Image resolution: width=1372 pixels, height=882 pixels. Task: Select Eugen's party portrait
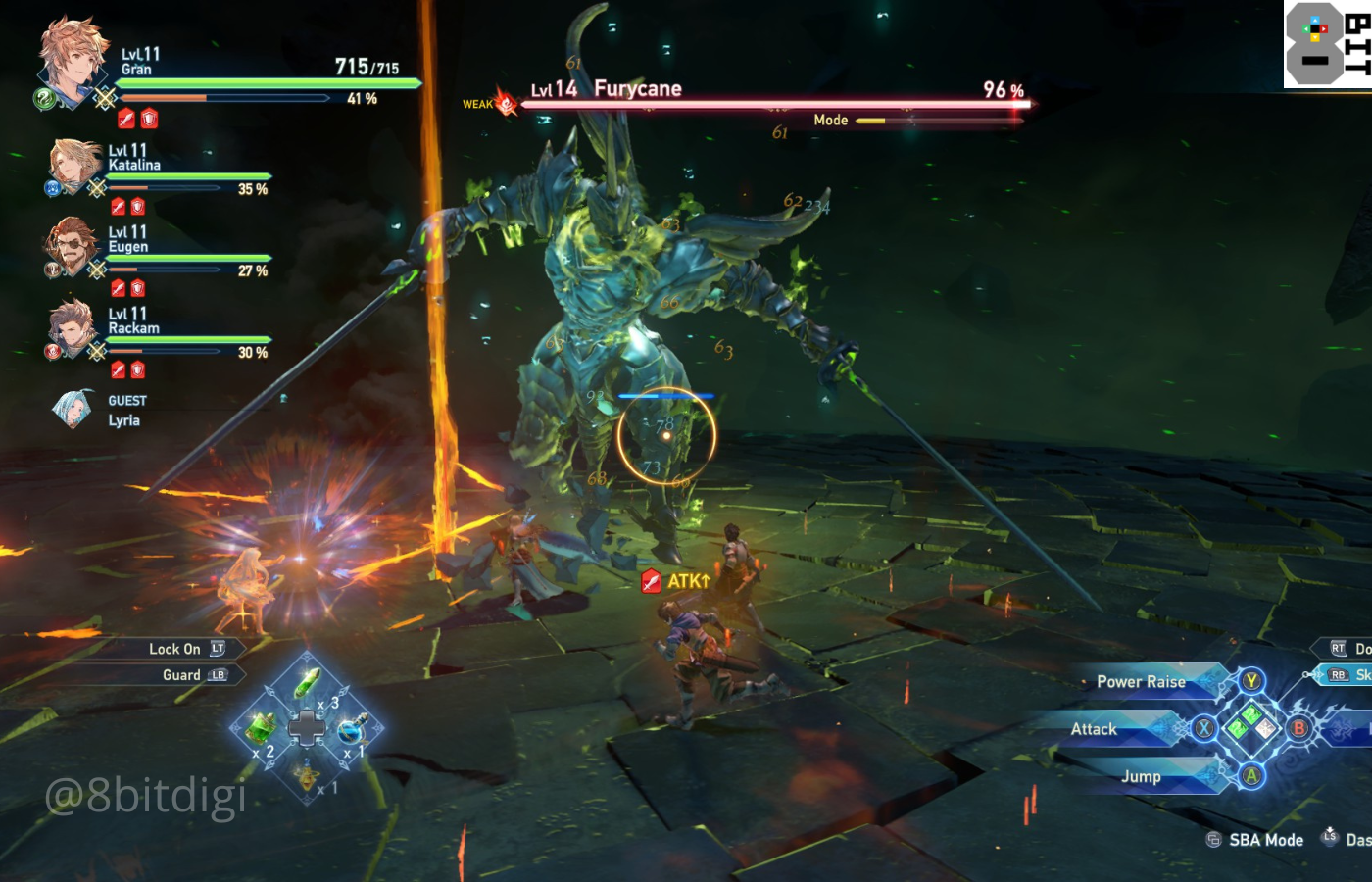coord(72,245)
